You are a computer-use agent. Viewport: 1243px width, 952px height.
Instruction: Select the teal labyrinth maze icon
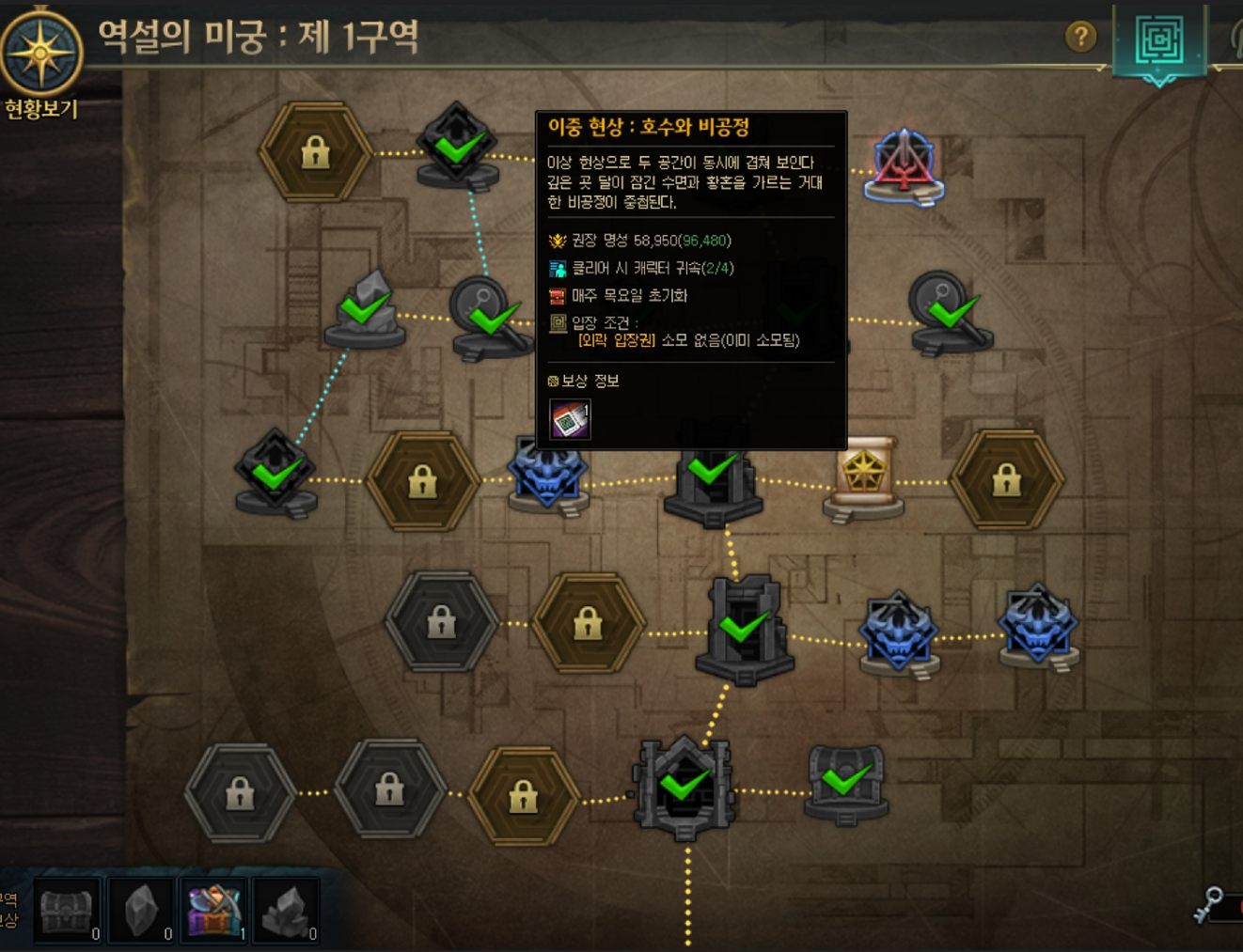[x=1158, y=40]
